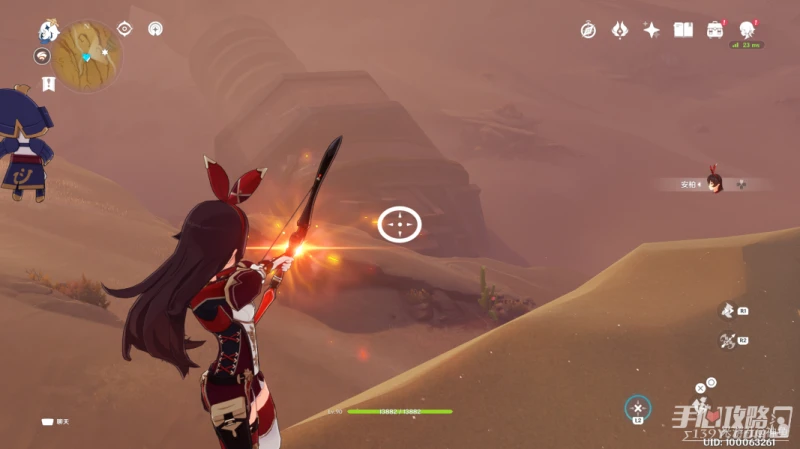800x449 pixels.
Task: Open the wish four-pointed star icon
Action: pos(651,30)
